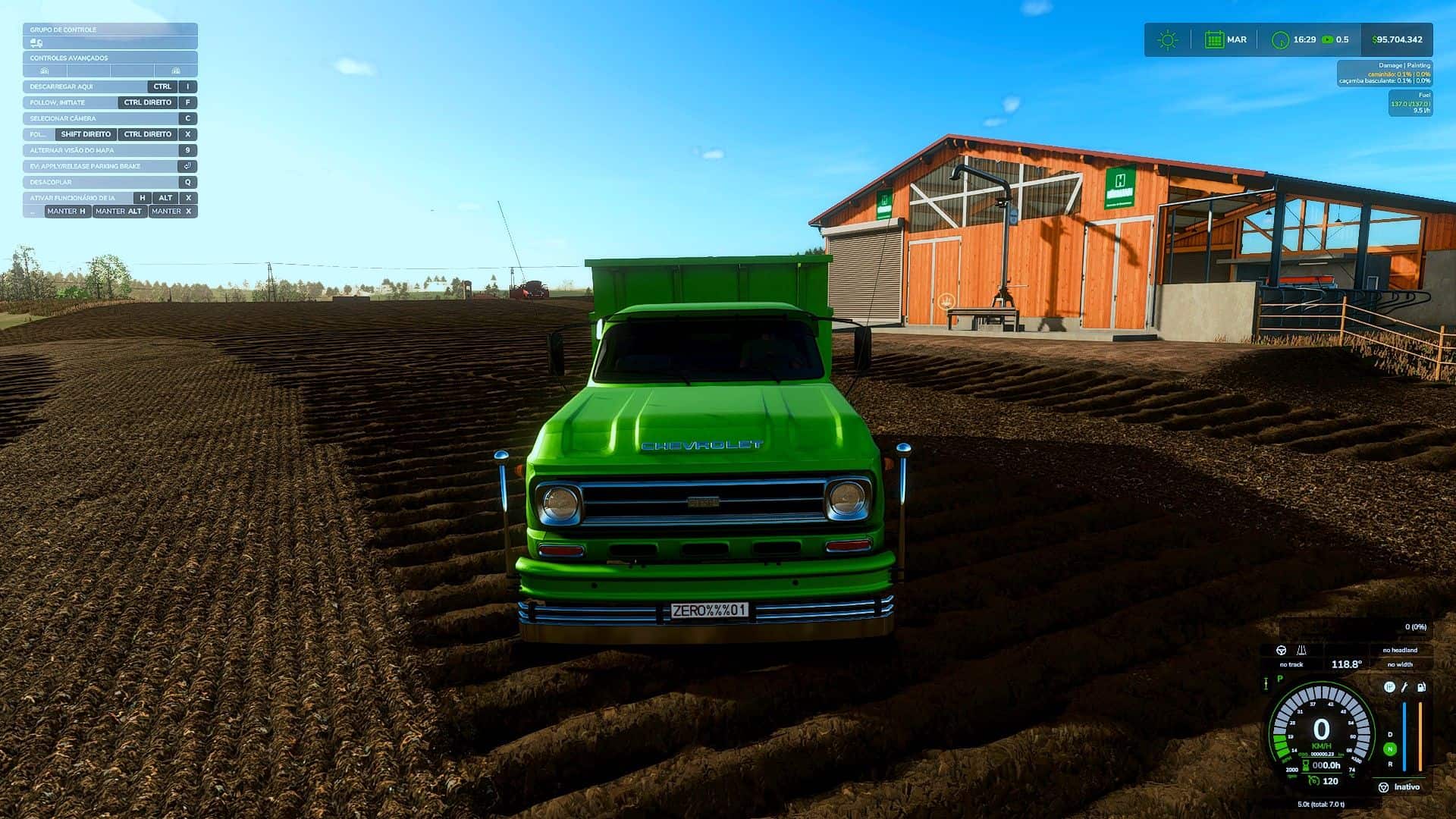Select the green clock icon
1456x819 pixels.
[x=1280, y=40]
